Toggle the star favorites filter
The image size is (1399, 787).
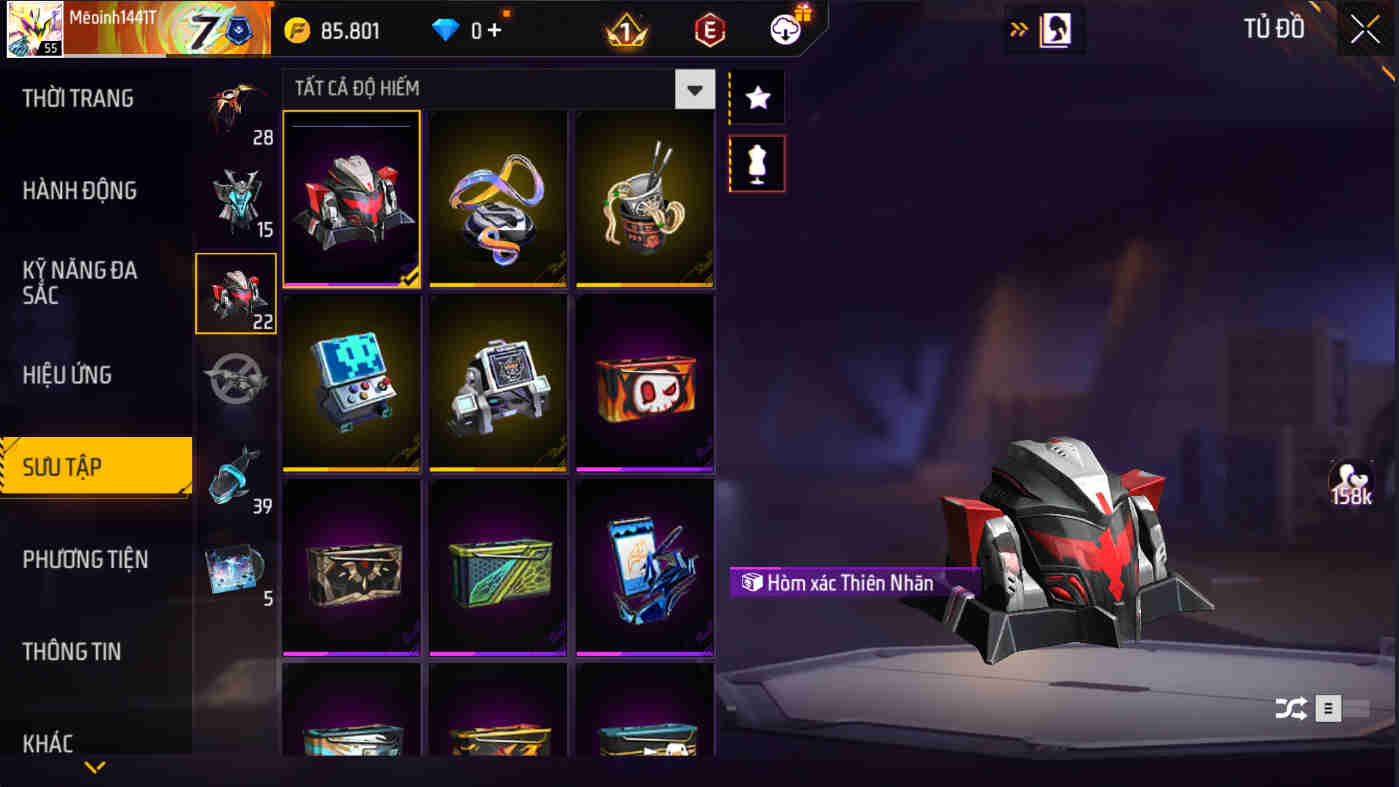(757, 96)
